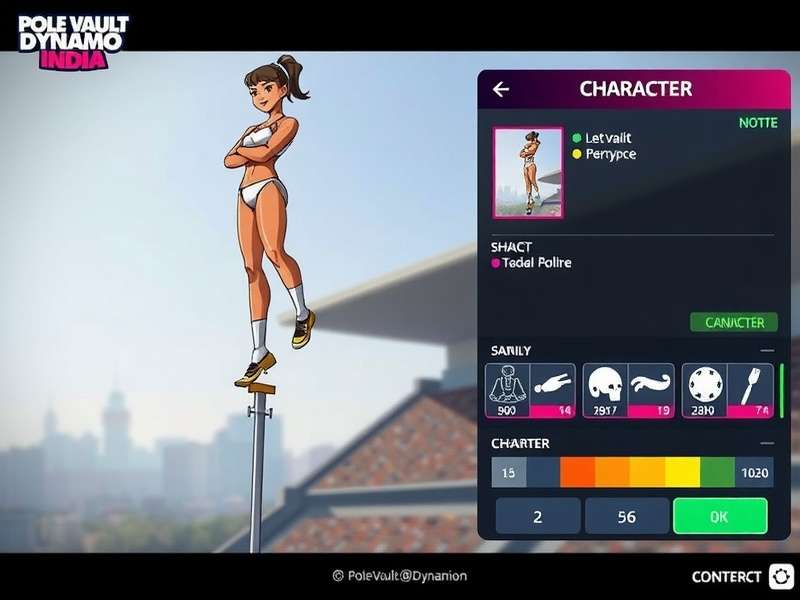Select the character portrait thumbnail

click(527, 172)
